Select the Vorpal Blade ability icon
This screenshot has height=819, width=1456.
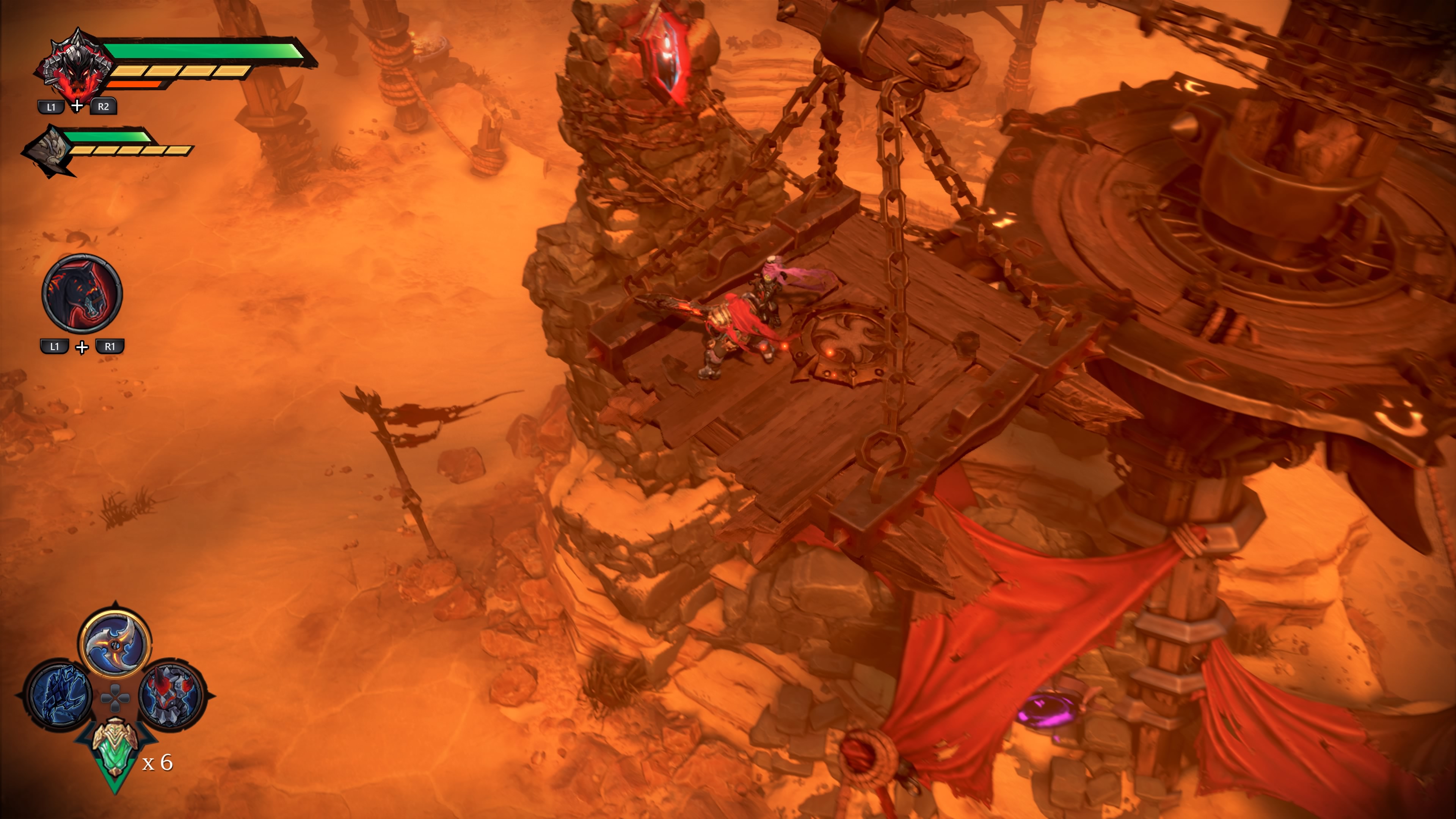point(115,643)
